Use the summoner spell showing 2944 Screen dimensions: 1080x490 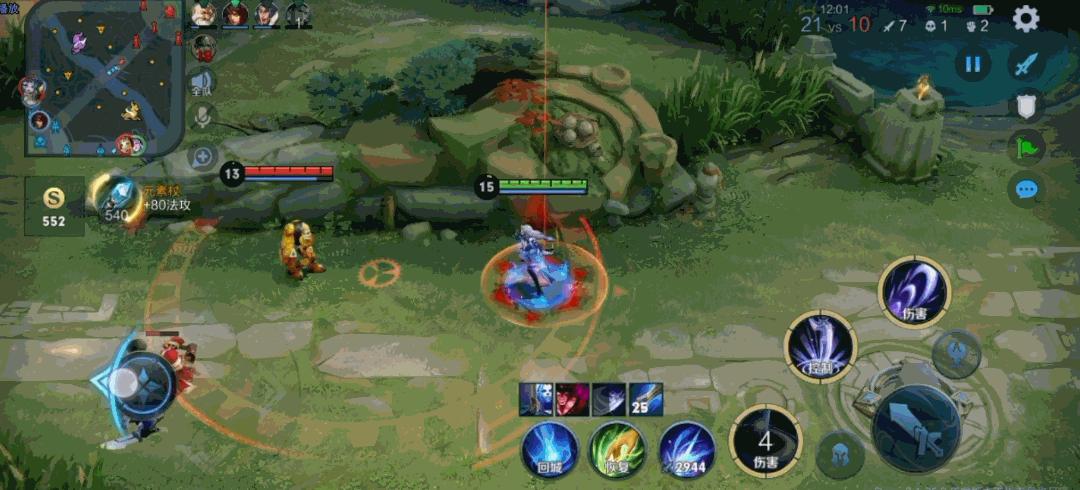coord(686,449)
